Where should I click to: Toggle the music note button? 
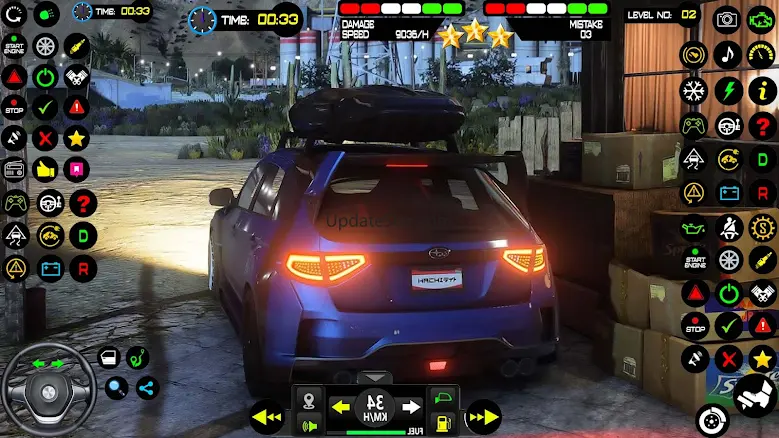pos(727,54)
